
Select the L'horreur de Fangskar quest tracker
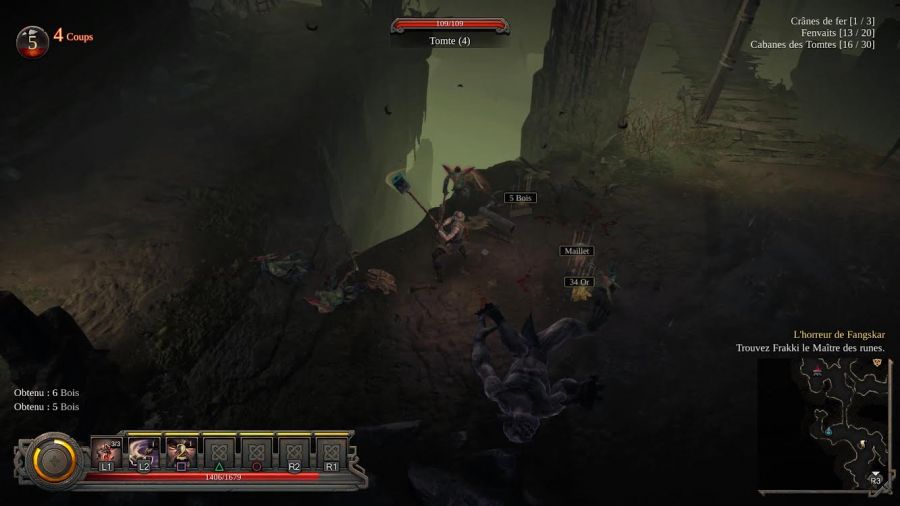838,335
